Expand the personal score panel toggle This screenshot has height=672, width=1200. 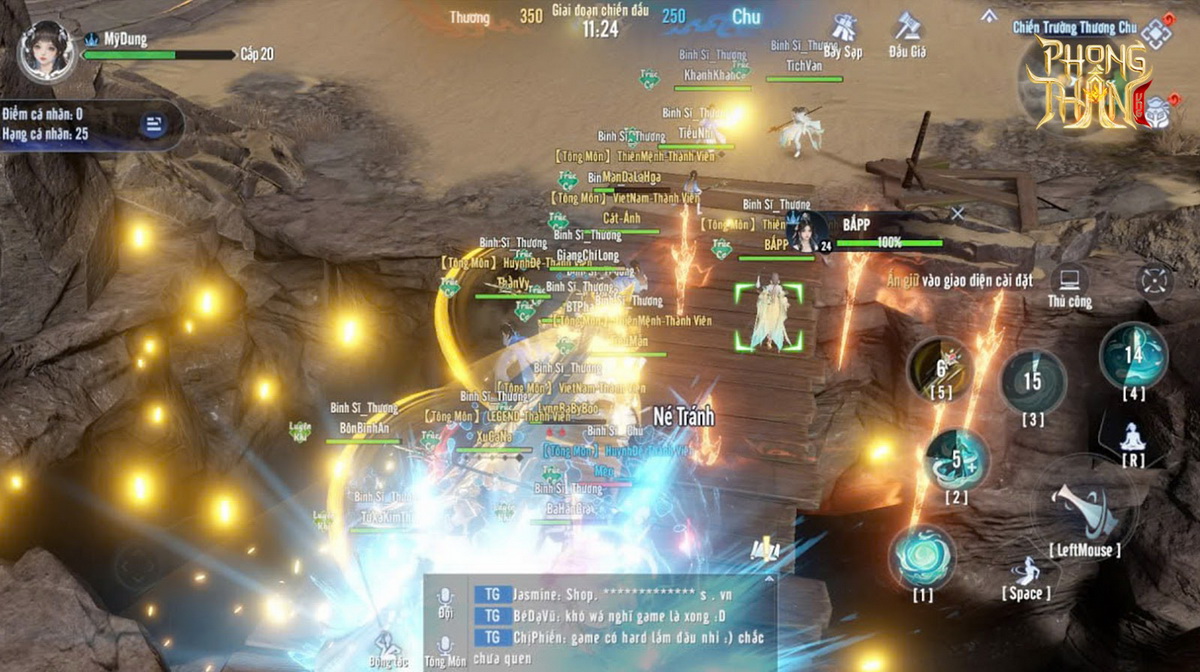pyautogui.click(x=154, y=125)
